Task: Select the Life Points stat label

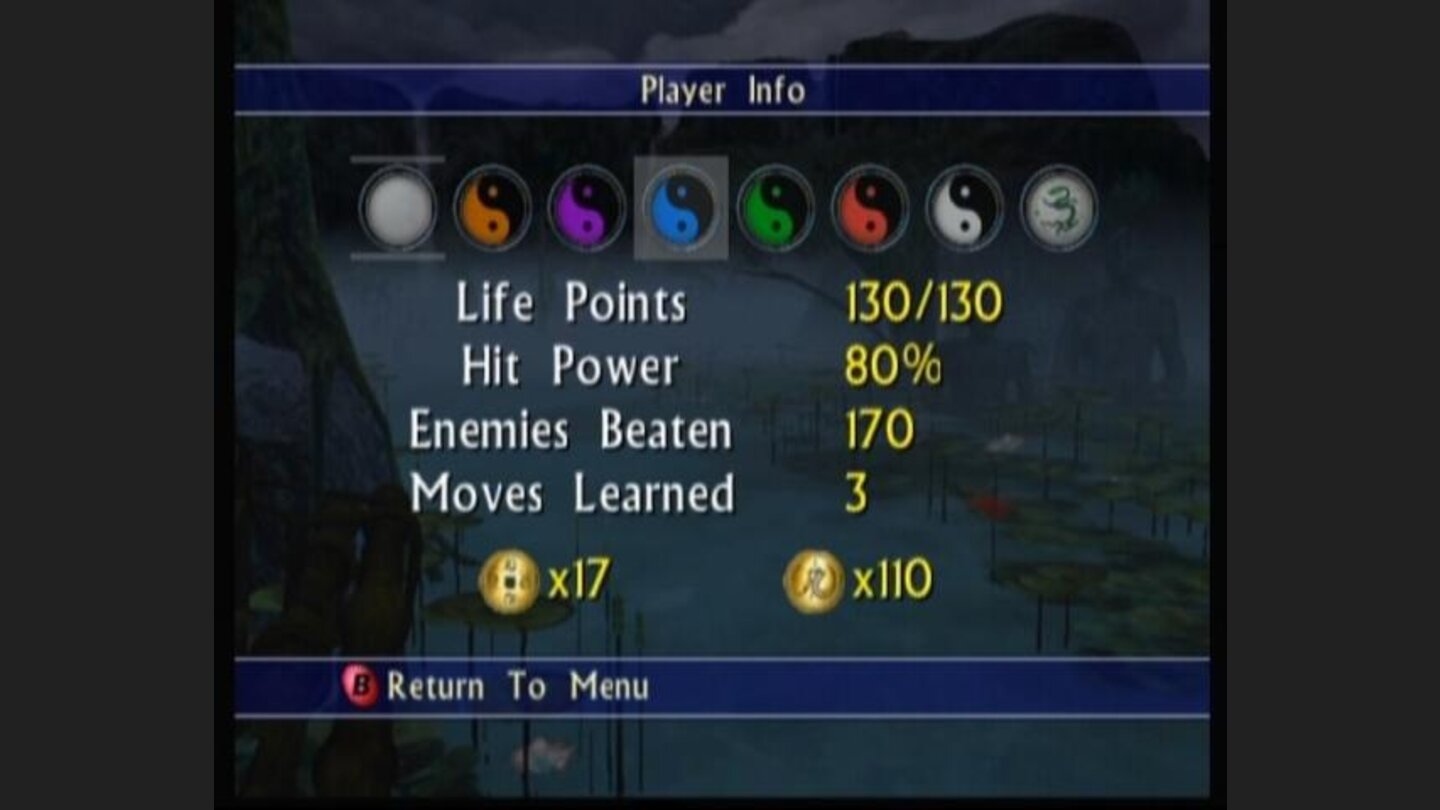Action: (570, 303)
